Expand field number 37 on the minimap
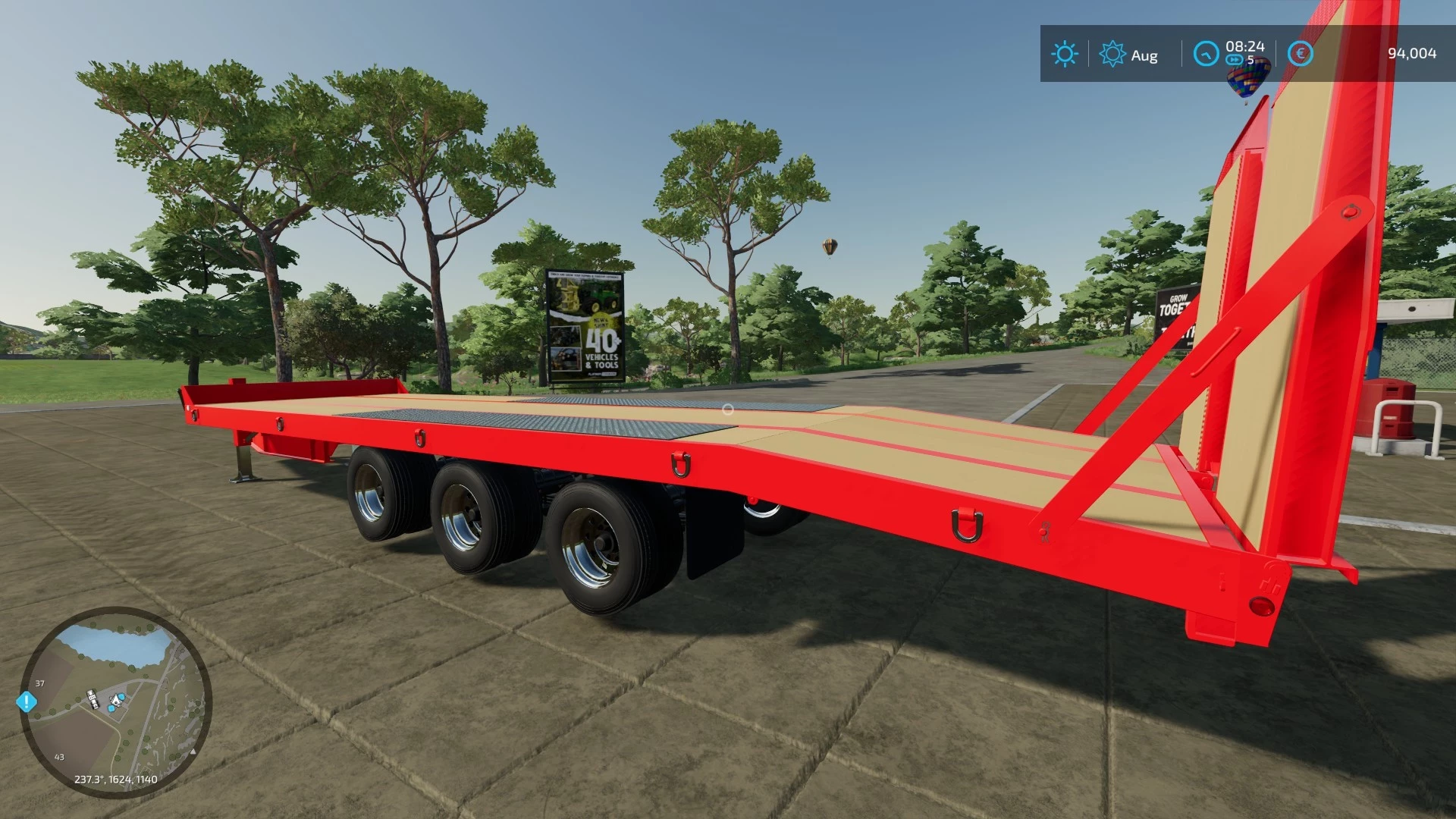Screen dimensions: 1456x819 tap(39, 682)
